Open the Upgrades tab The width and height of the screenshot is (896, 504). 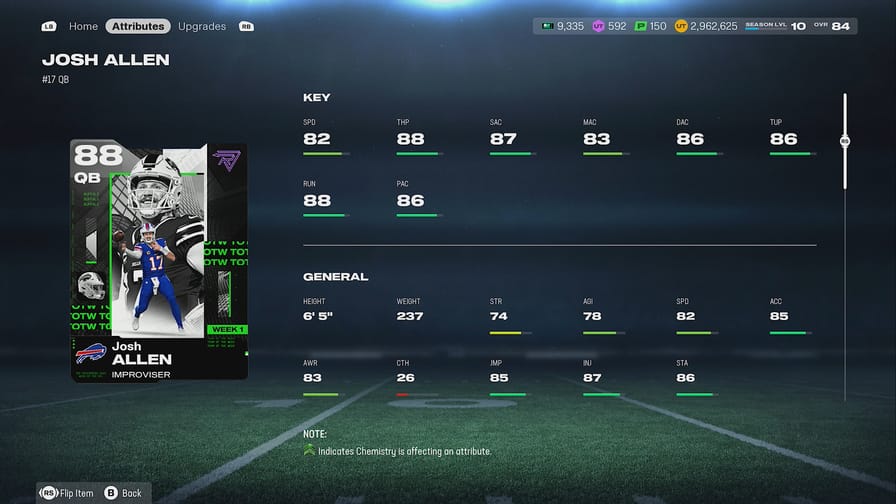click(202, 26)
